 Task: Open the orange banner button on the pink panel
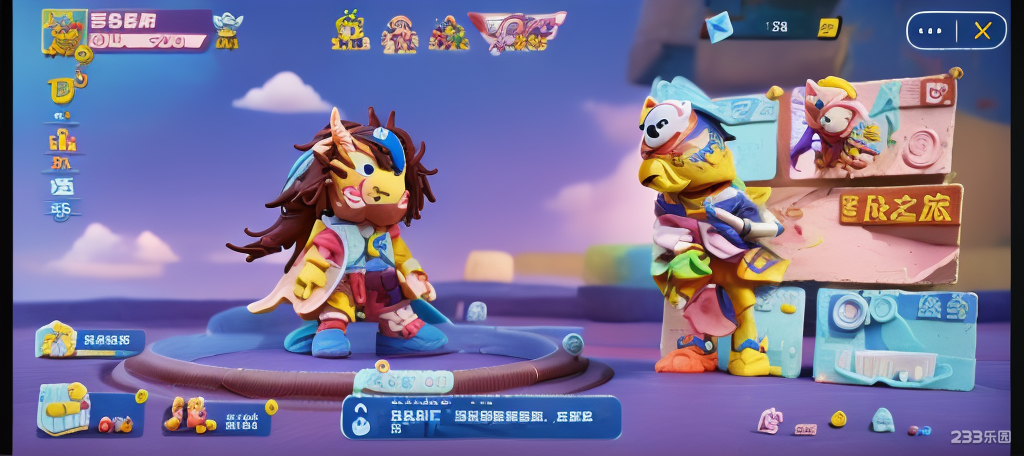pyautogui.click(x=900, y=206)
